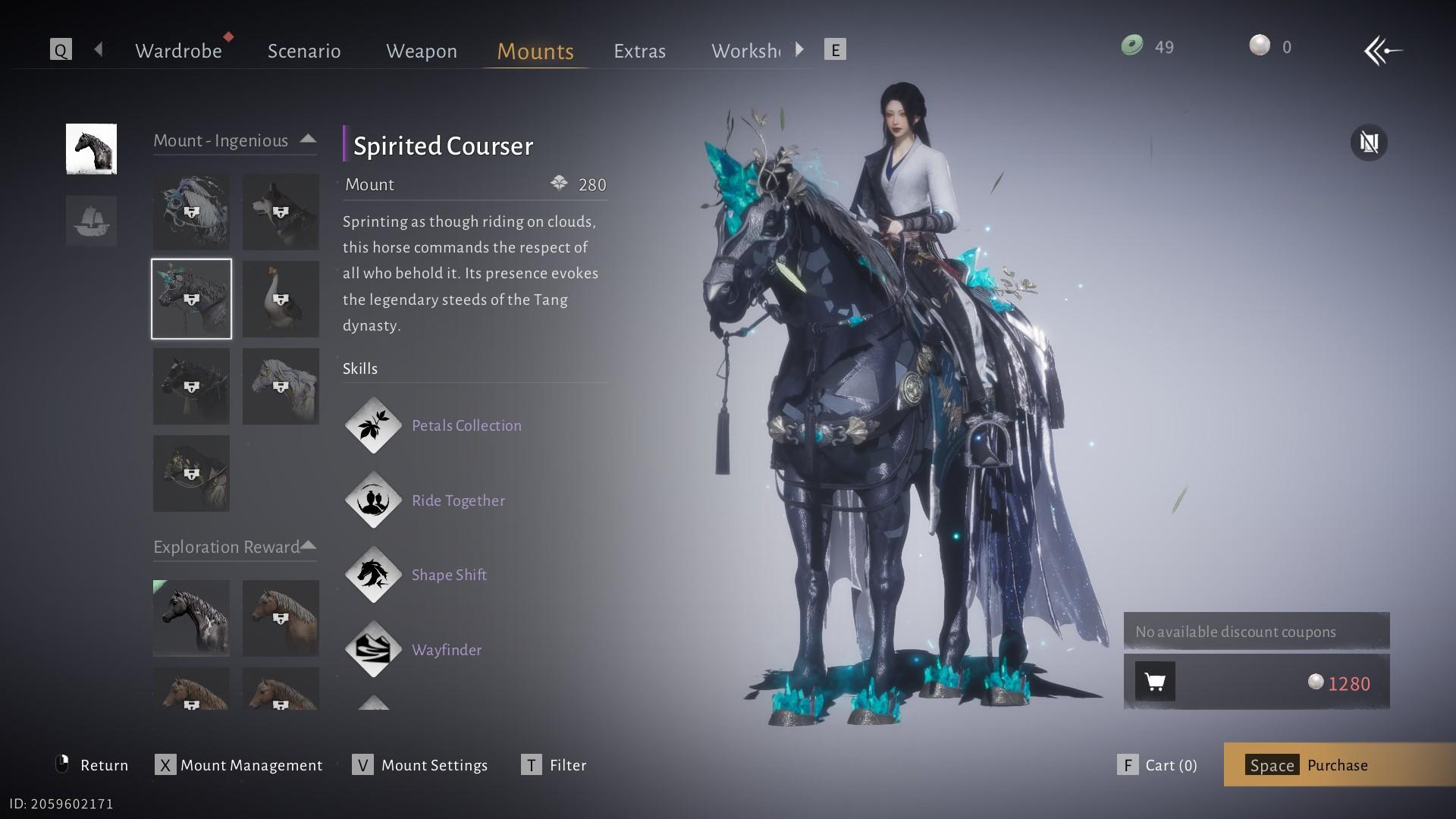Select the Weapon tab

pyautogui.click(x=422, y=51)
